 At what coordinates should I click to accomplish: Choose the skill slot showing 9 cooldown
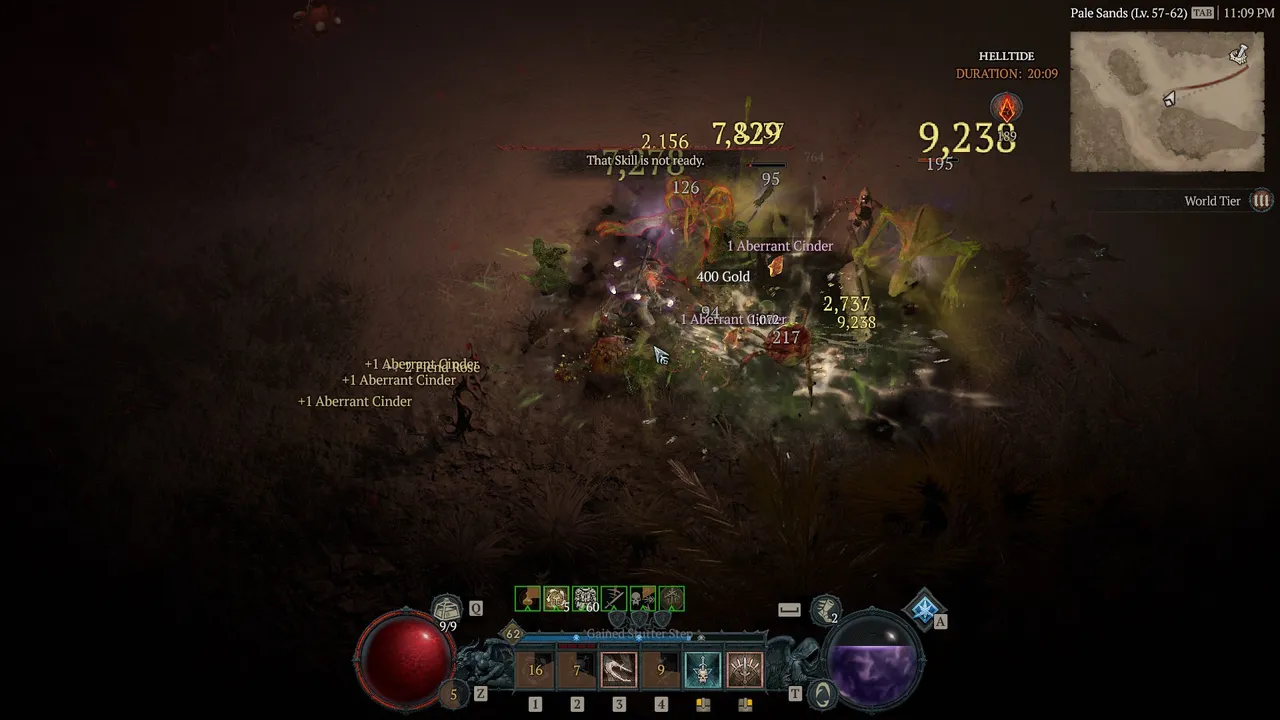[x=660, y=670]
